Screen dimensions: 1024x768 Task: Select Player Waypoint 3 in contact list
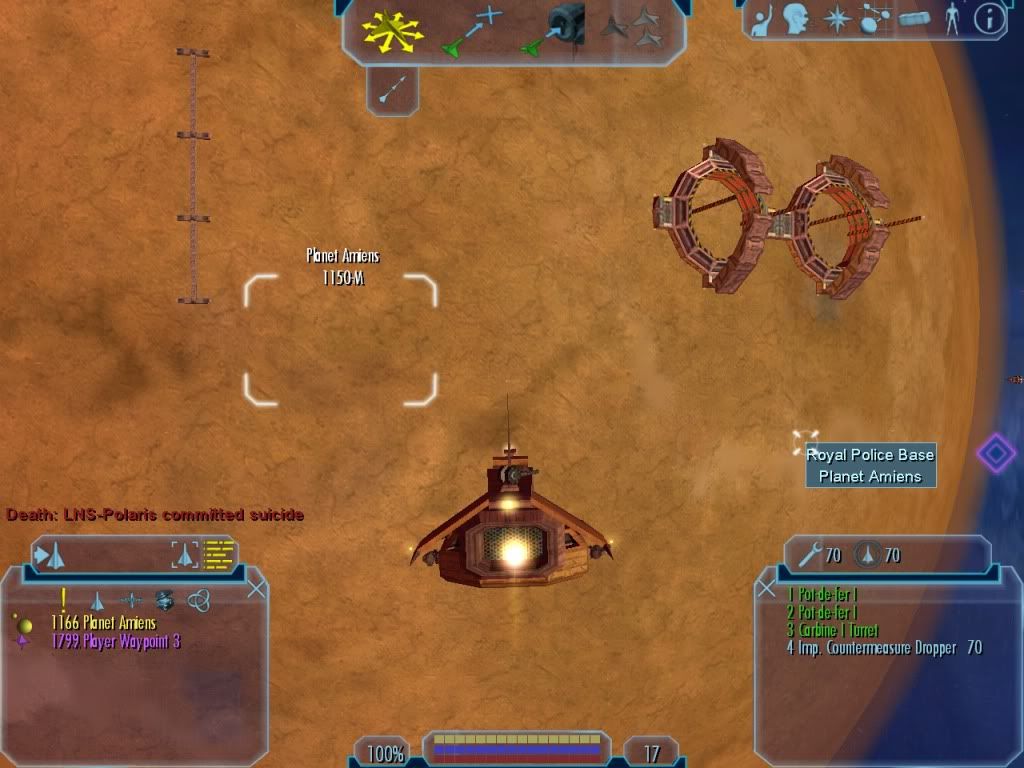click(x=115, y=641)
